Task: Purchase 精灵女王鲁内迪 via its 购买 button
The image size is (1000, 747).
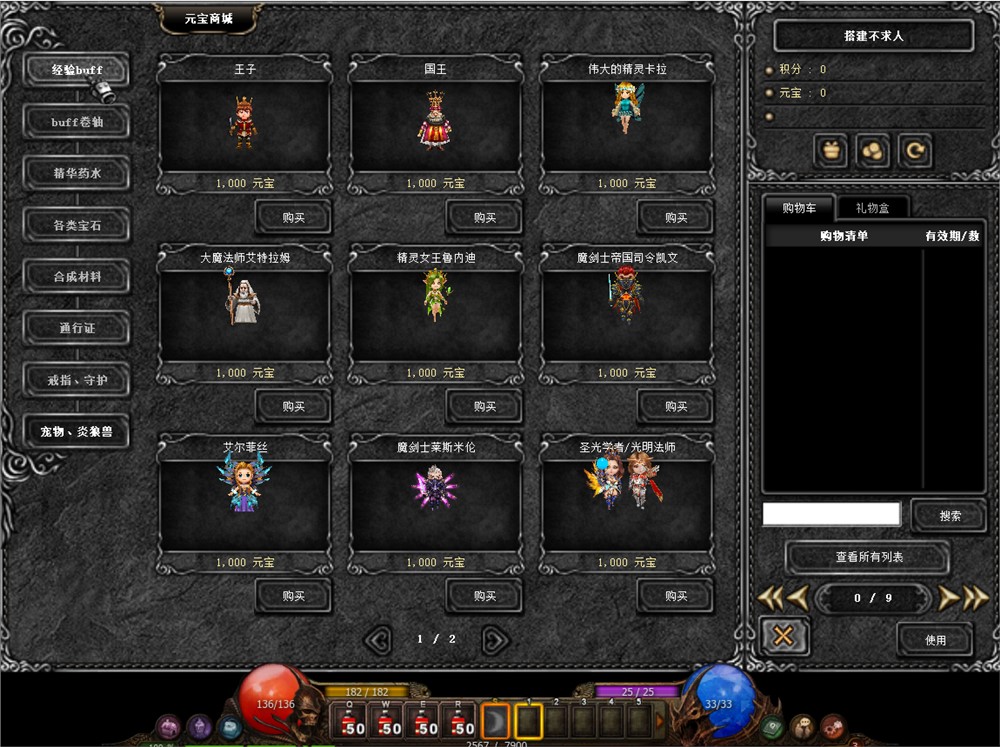Action: point(484,406)
